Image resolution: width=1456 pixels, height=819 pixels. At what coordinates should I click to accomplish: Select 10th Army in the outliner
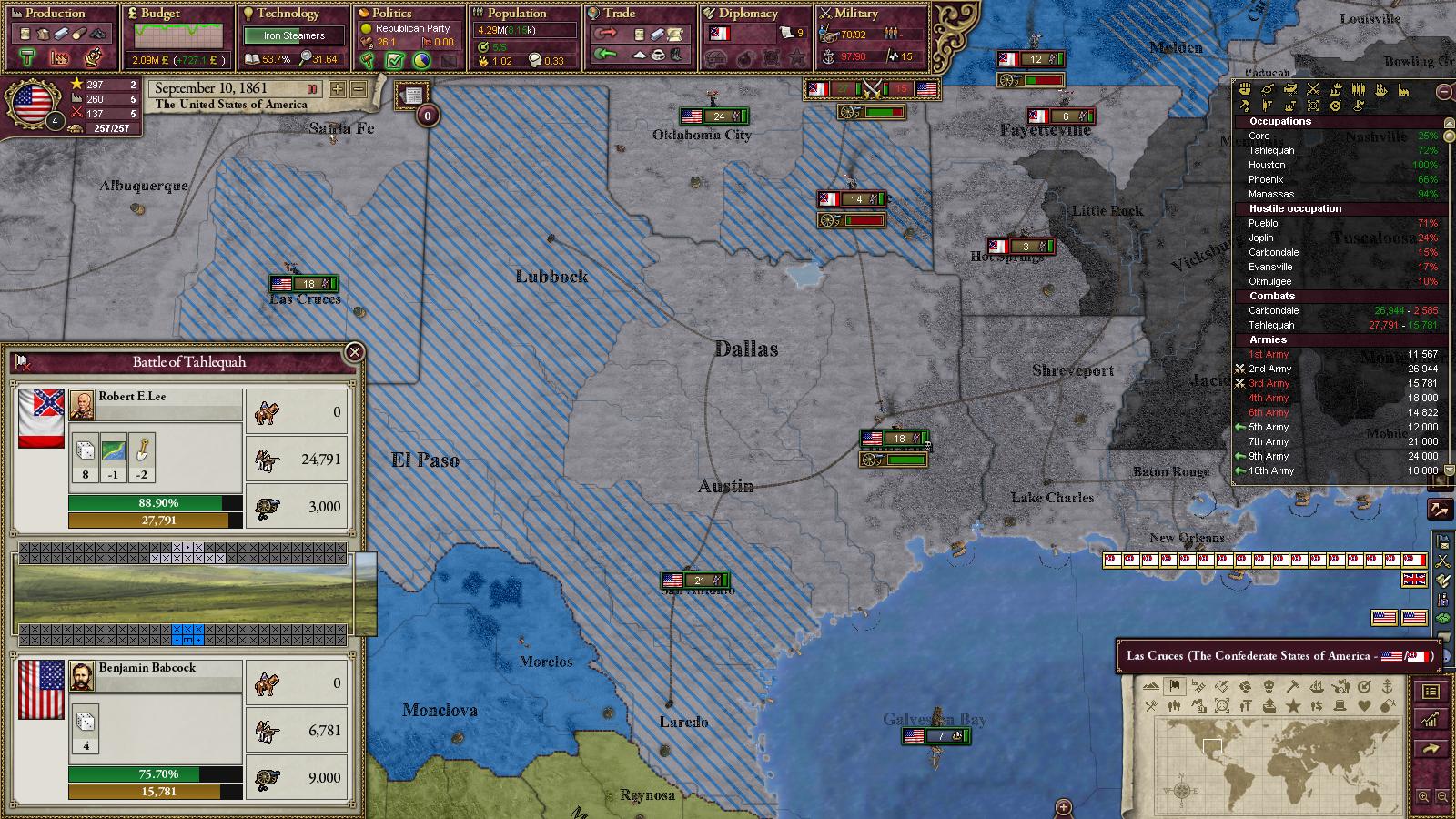point(1271,470)
